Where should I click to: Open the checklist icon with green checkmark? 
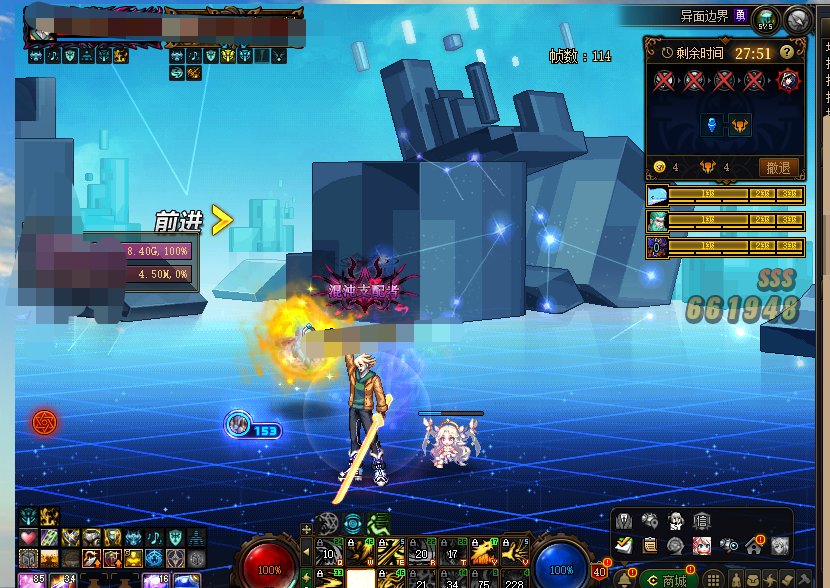coord(625,545)
